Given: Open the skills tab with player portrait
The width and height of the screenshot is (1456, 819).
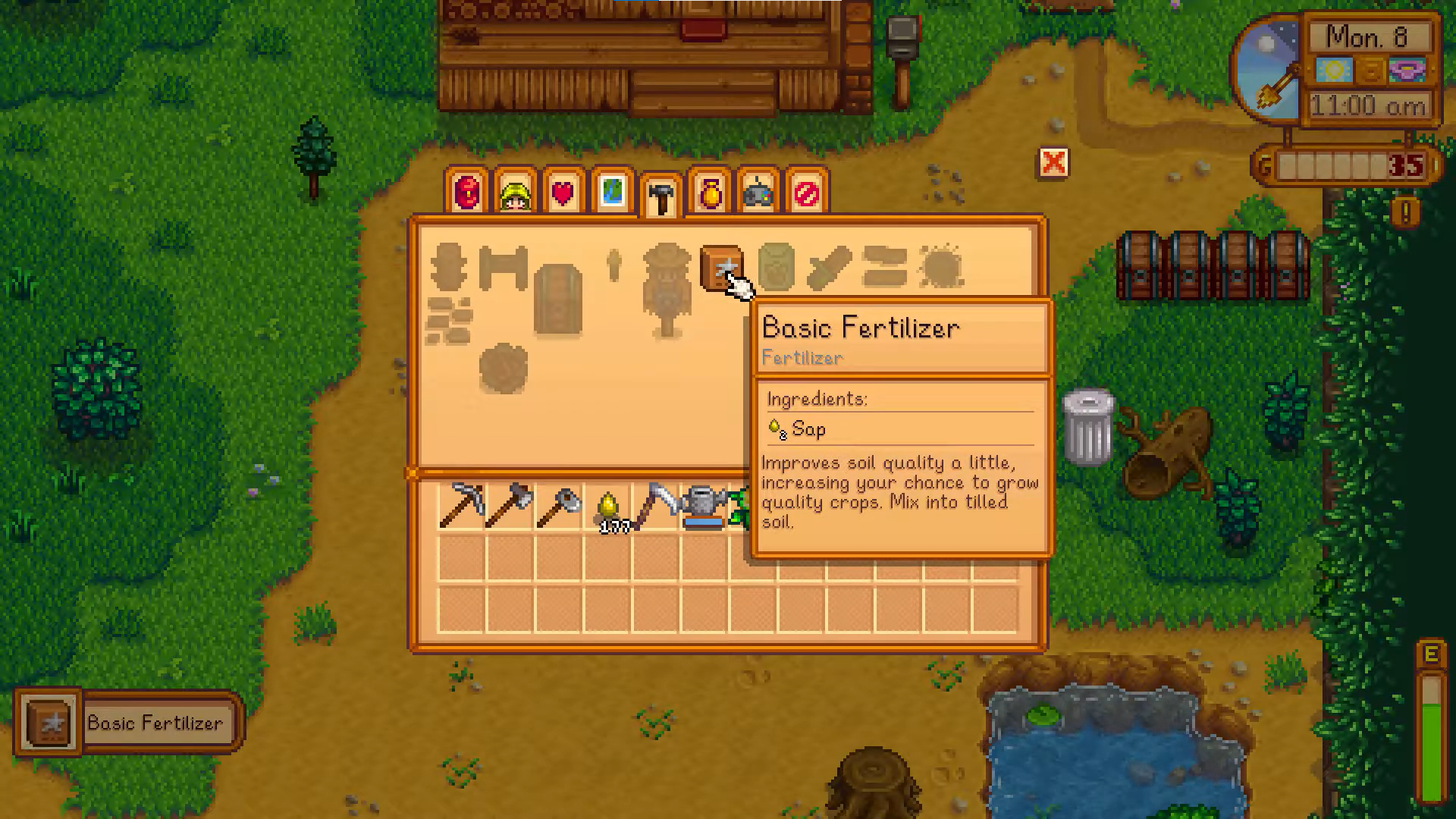Looking at the screenshot, I should pos(516,193).
